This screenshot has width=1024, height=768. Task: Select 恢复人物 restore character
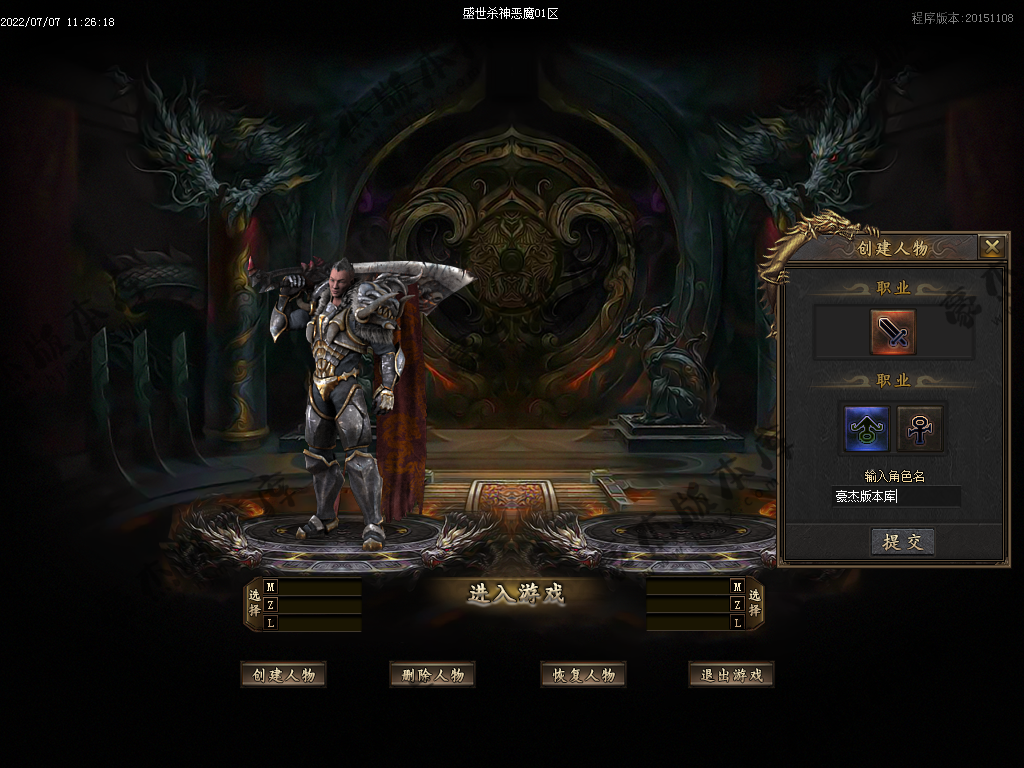point(583,675)
